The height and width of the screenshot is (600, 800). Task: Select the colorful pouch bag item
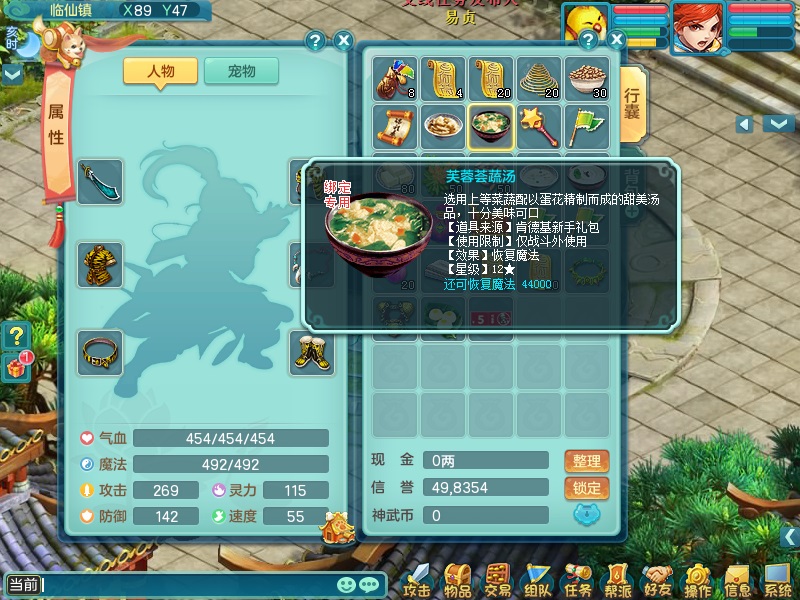click(x=395, y=78)
